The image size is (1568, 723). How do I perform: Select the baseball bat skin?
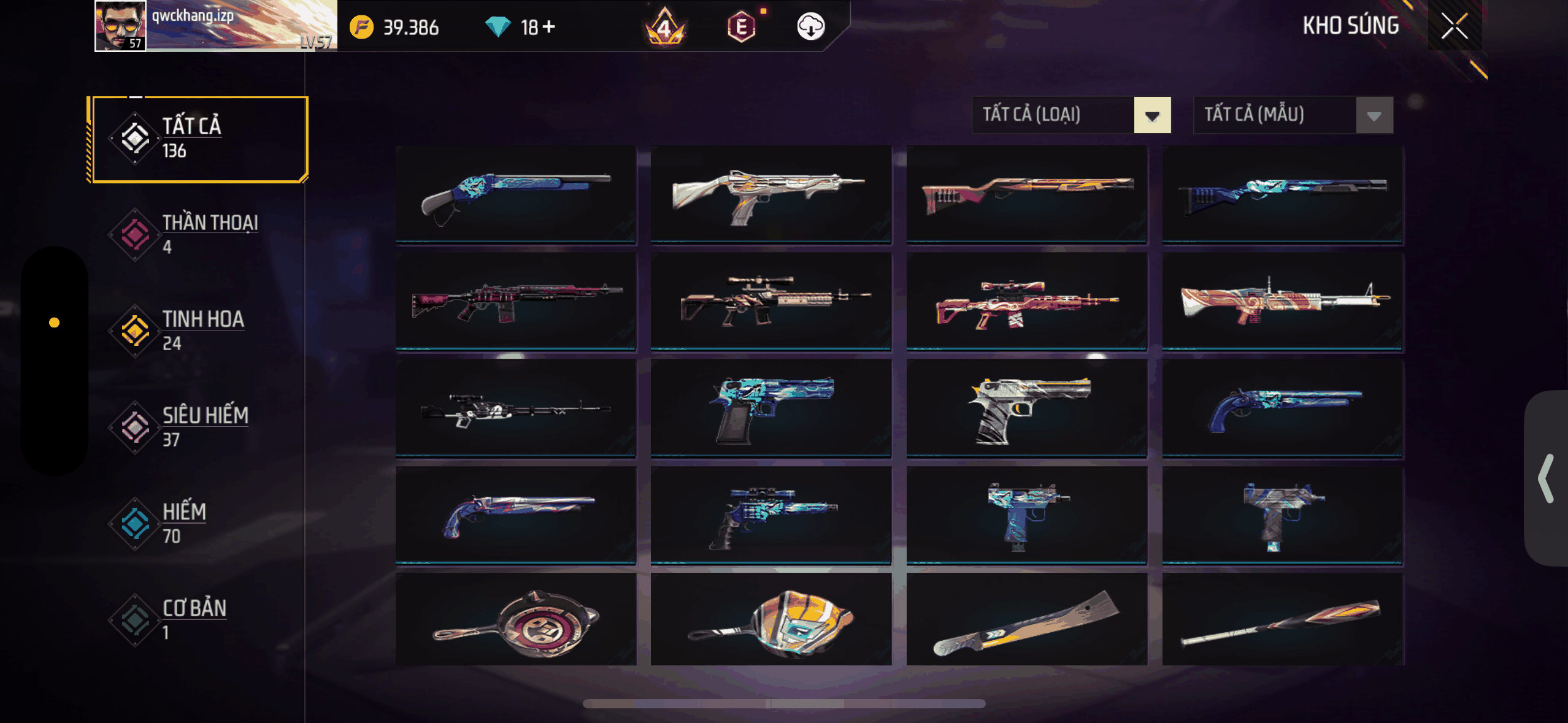click(x=1282, y=621)
